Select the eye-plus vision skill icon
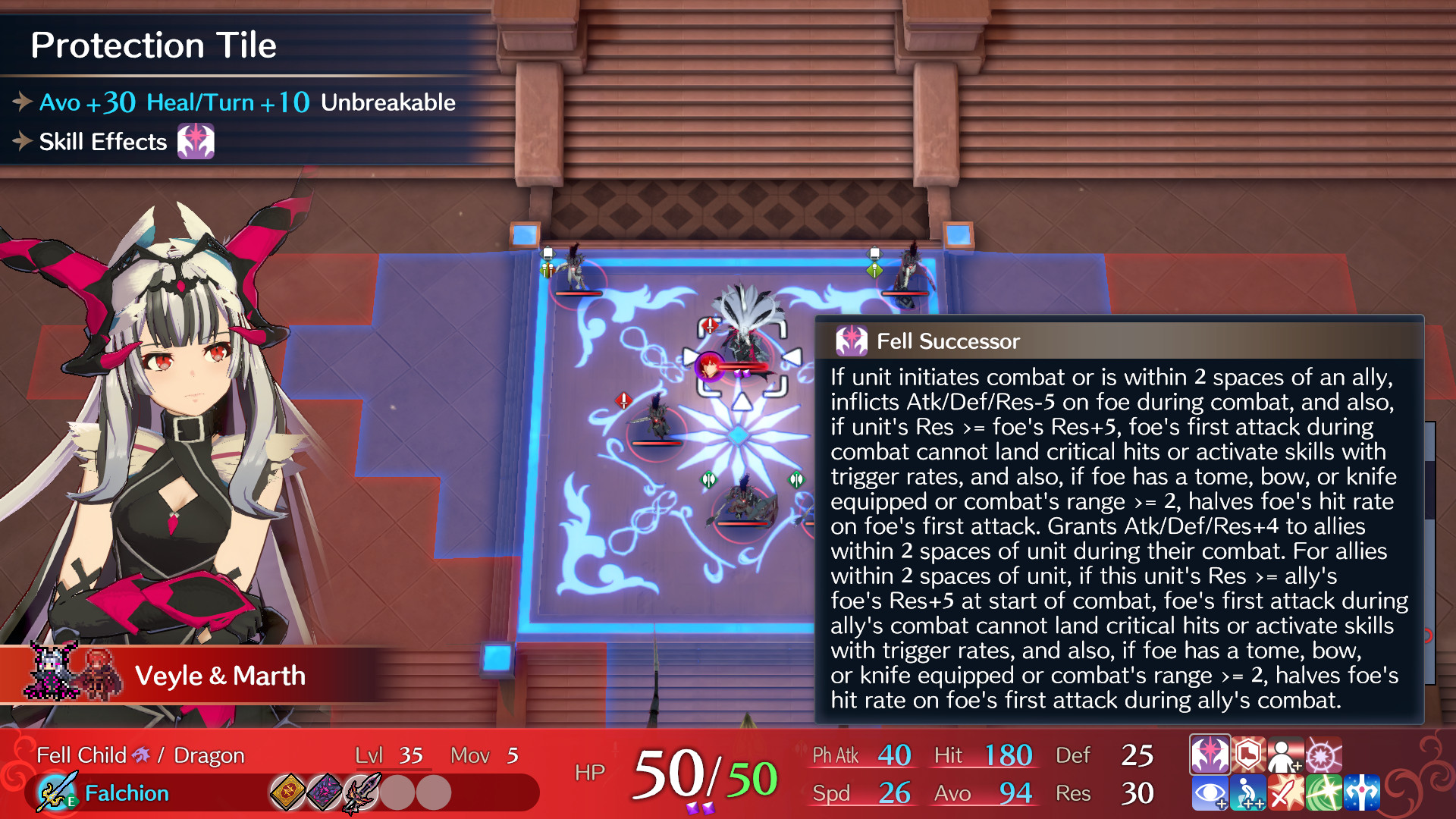 point(1210,792)
